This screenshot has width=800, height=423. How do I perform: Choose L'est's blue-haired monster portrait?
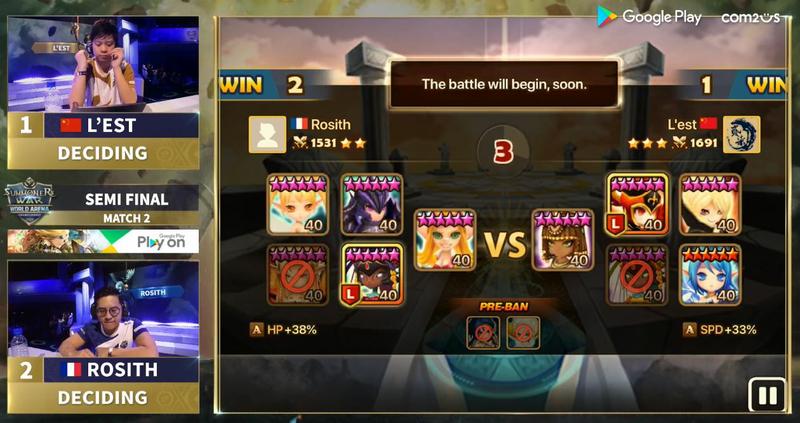pyautogui.click(x=710, y=274)
